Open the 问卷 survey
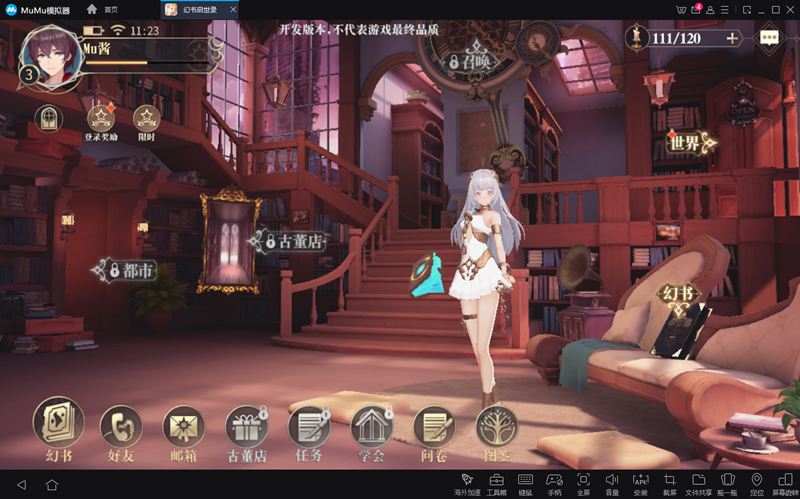The height and width of the screenshot is (499, 800). [434, 427]
